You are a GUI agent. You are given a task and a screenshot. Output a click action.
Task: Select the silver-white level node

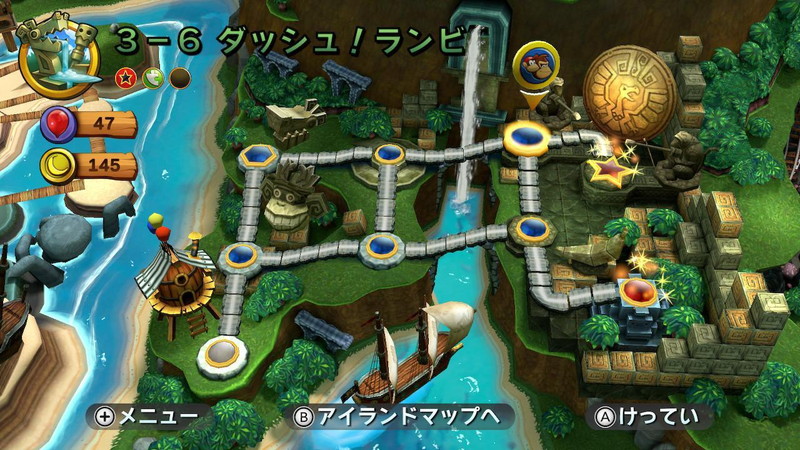(x=222, y=353)
